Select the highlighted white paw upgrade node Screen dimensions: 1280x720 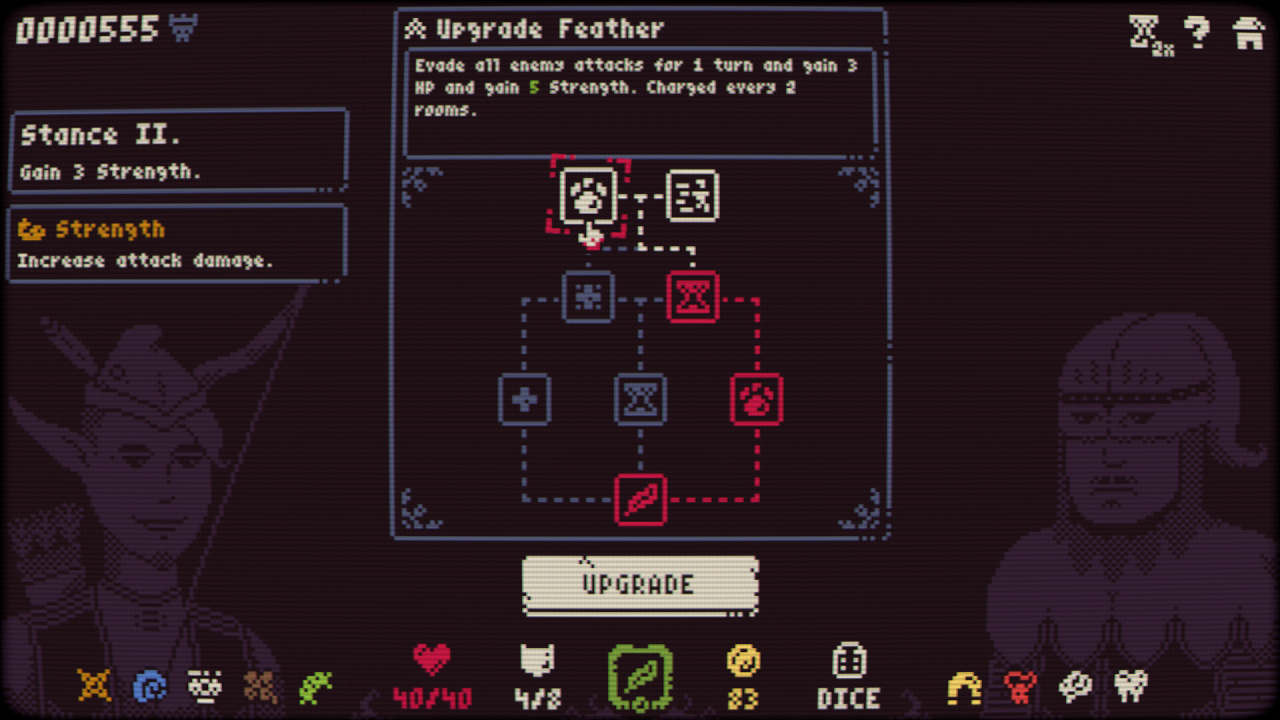[588, 195]
